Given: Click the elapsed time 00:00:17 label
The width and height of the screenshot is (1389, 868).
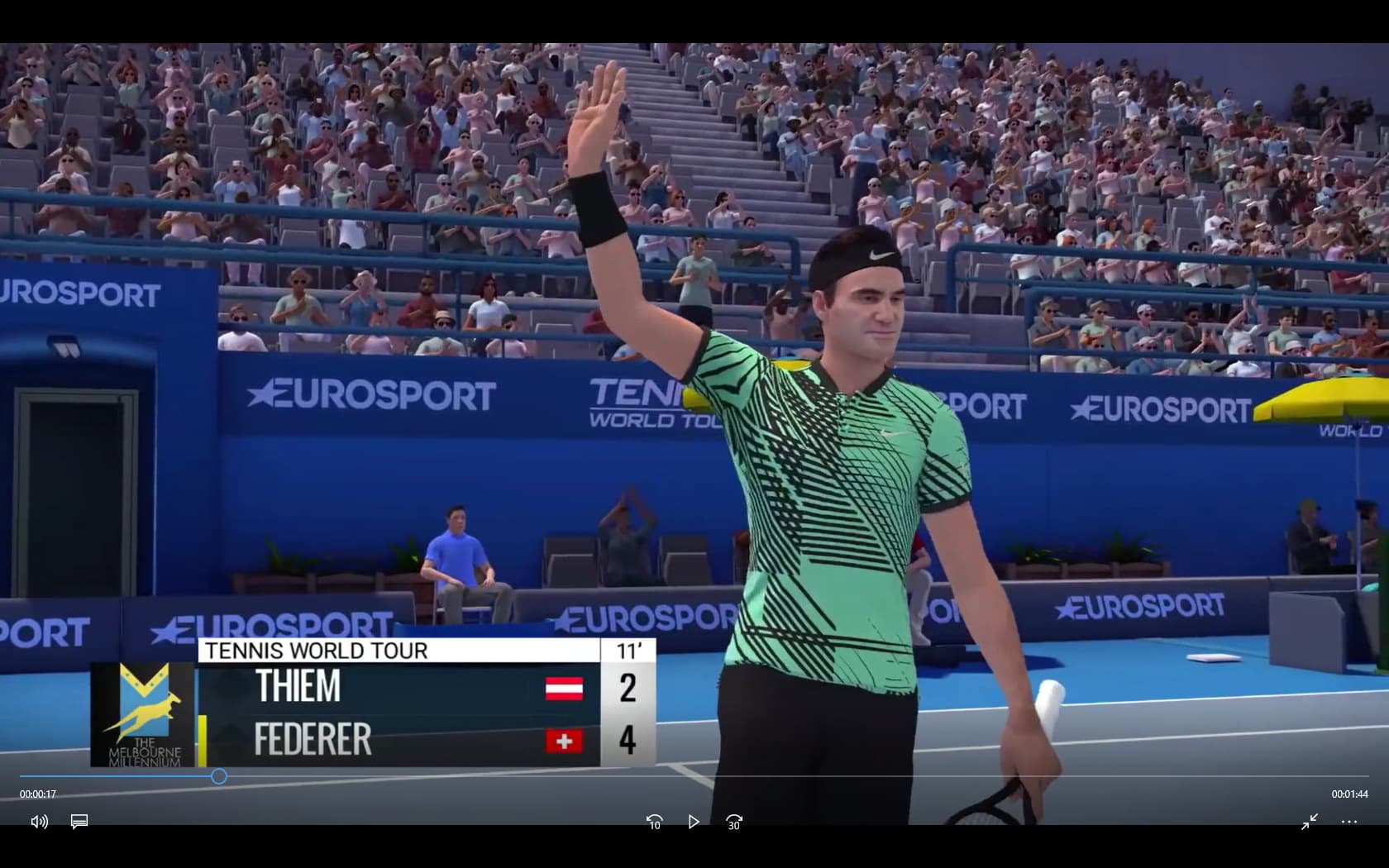Looking at the screenshot, I should tap(38, 794).
